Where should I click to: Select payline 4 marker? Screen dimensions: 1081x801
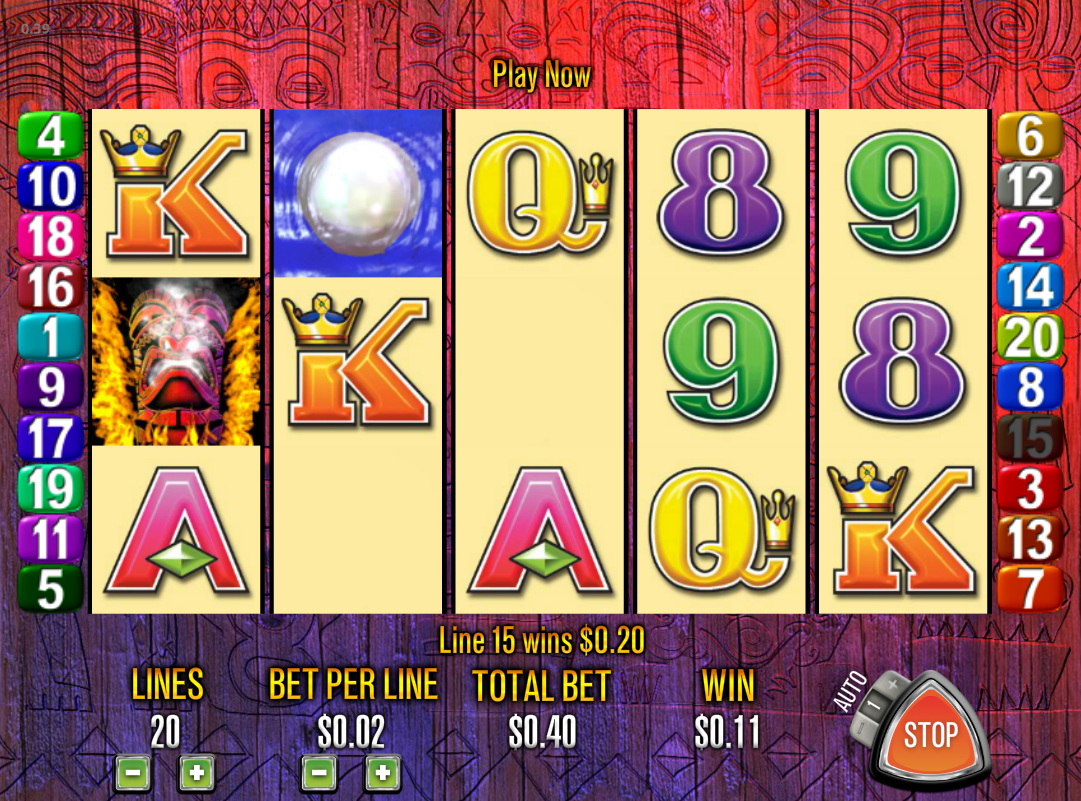pyautogui.click(x=50, y=136)
